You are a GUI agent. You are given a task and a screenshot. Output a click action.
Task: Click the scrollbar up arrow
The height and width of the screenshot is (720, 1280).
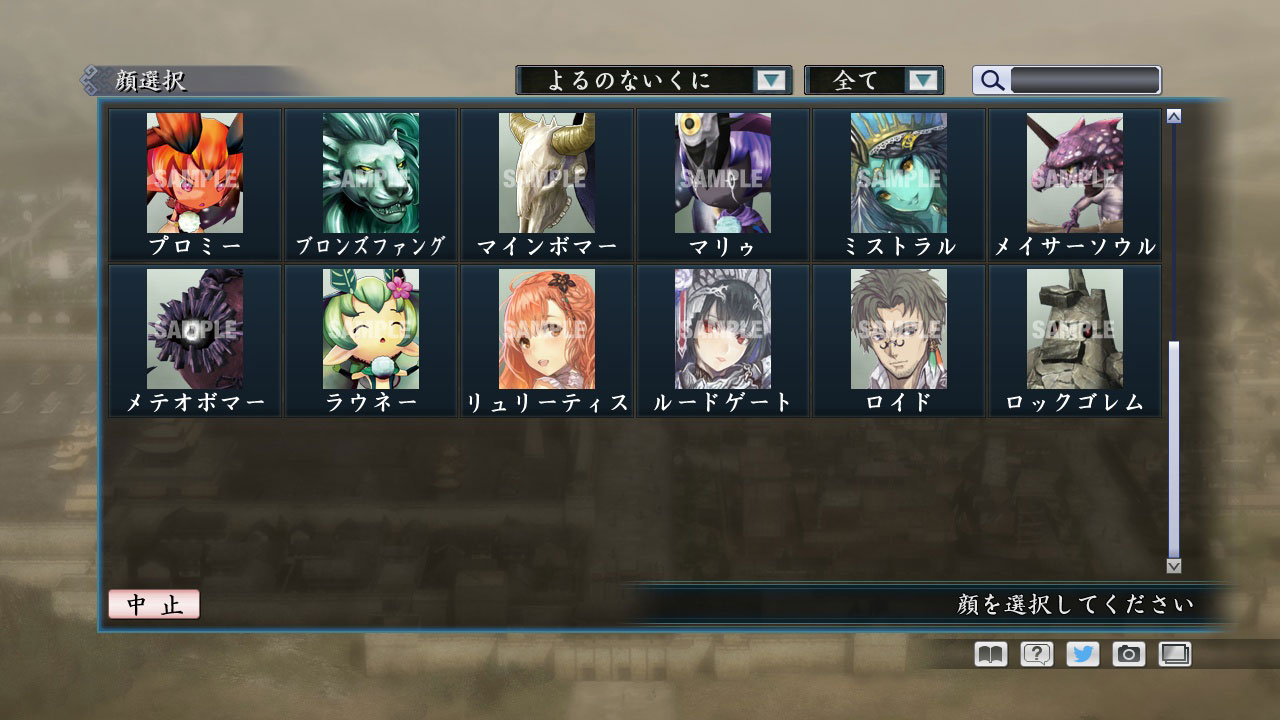pyautogui.click(x=1172, y=114)
